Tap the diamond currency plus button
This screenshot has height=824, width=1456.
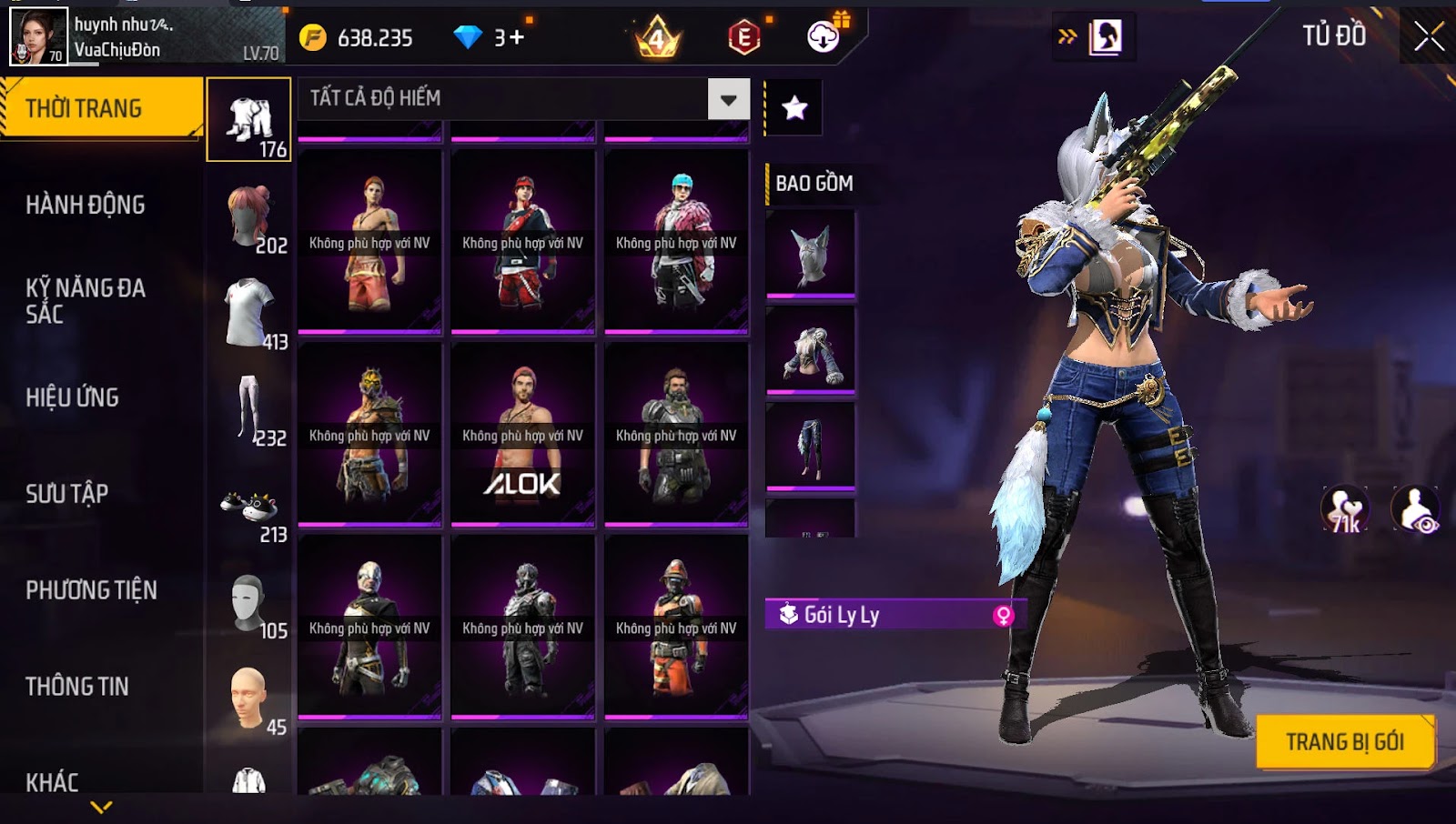[x=516, y=37]
